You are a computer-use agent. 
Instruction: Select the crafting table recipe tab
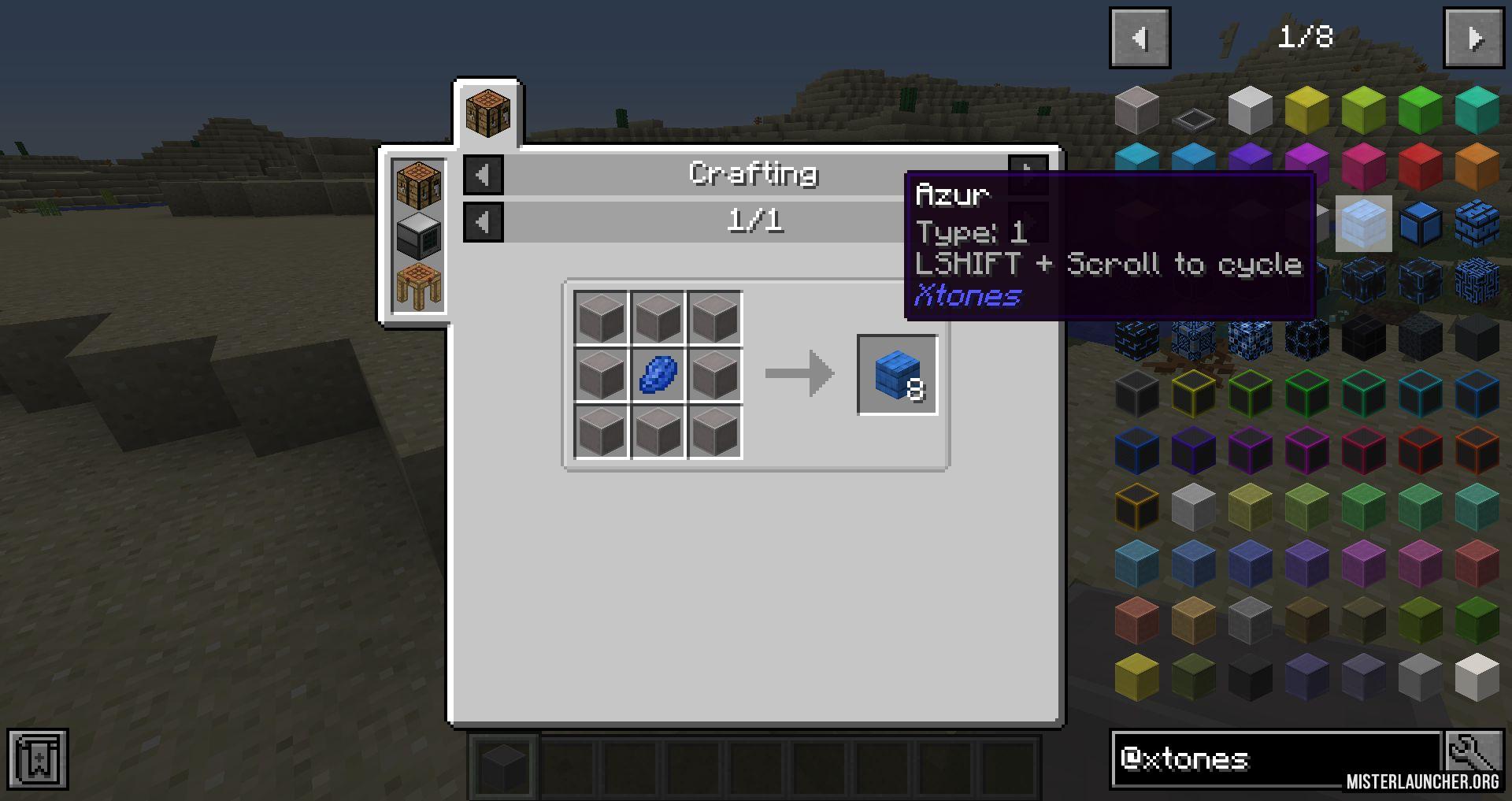[487, 113]
